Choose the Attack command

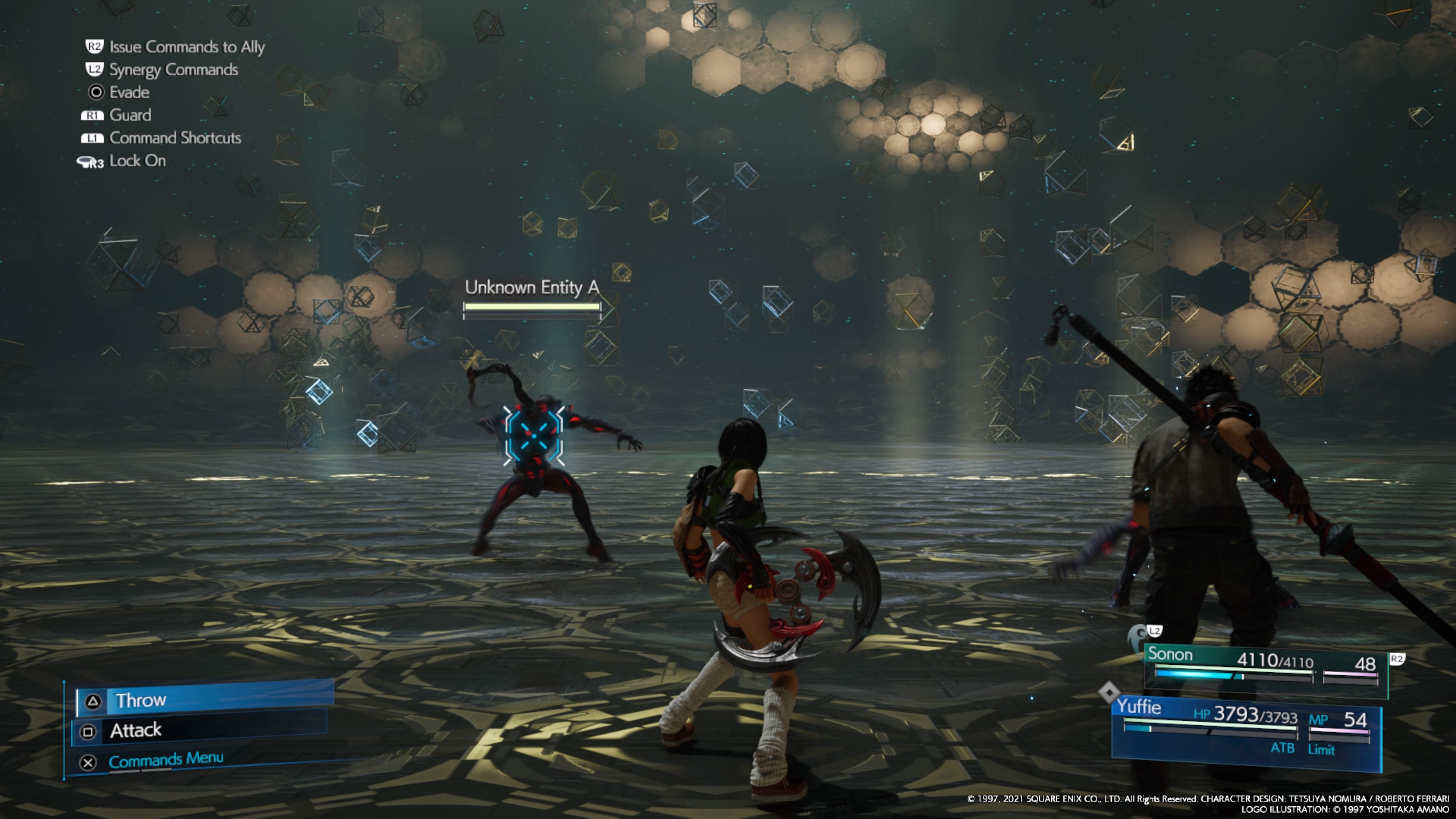(201, 730)
